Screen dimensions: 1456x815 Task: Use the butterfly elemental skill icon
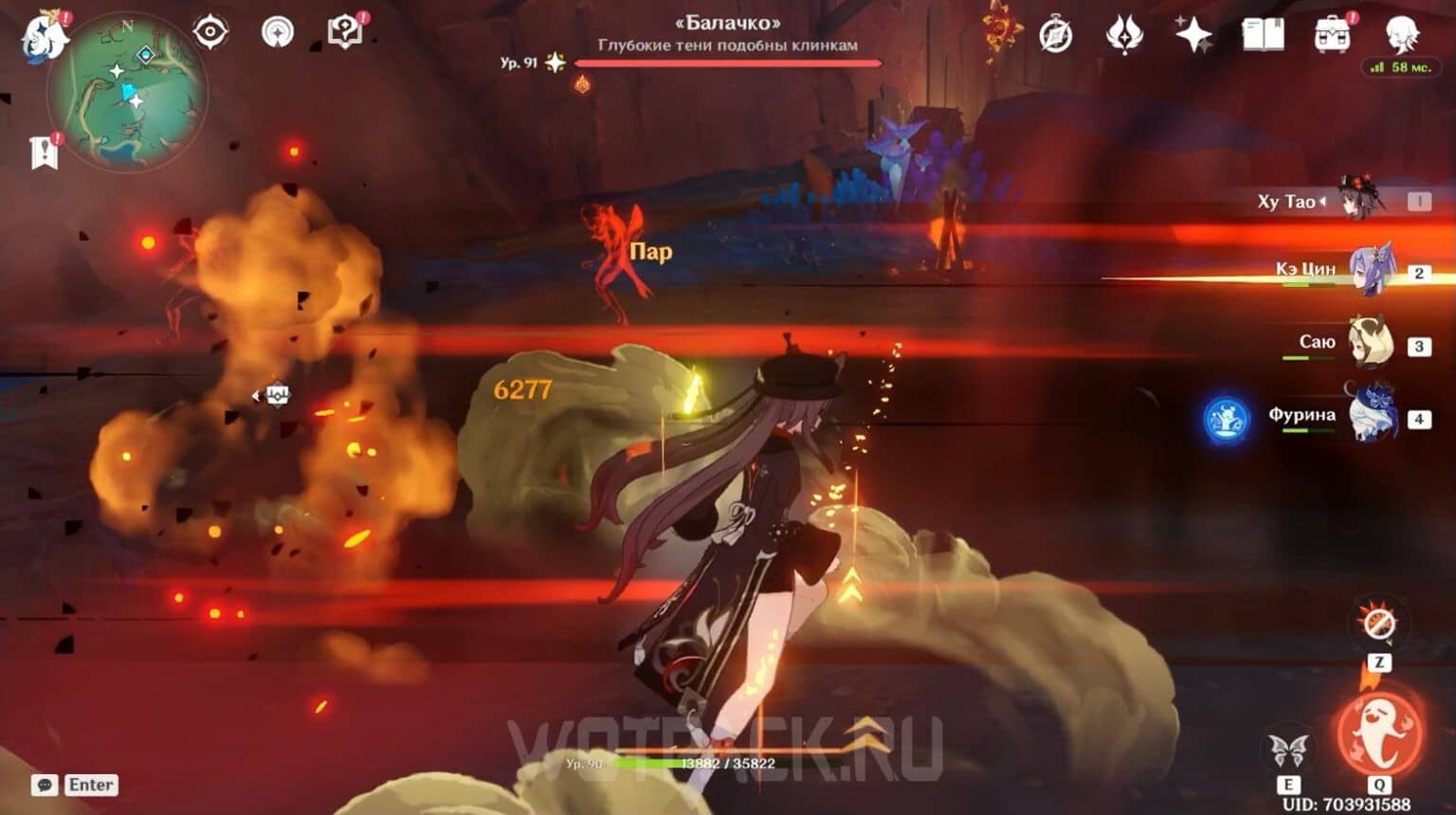click(x=1288, y=746)
